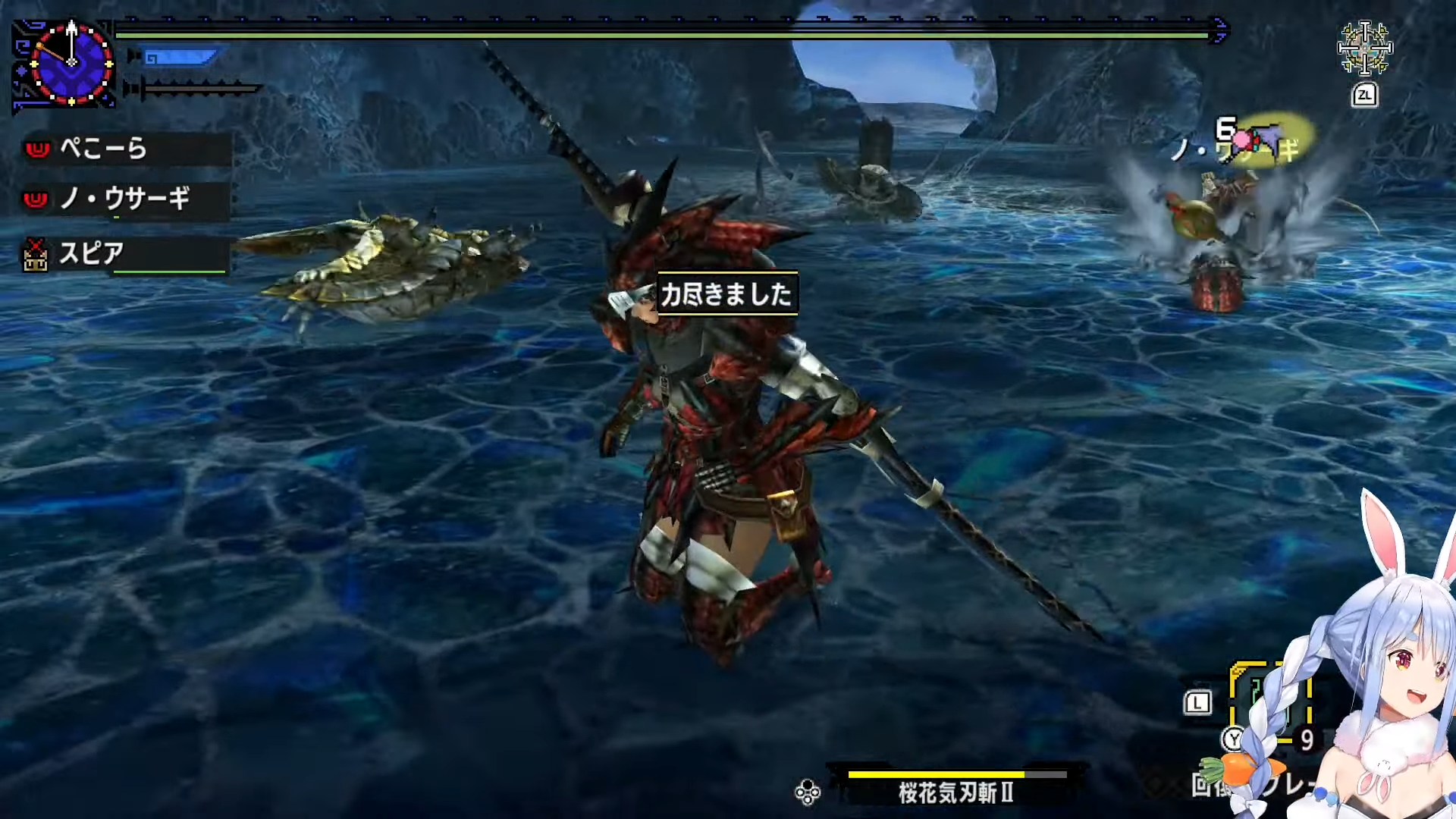Activate the 桜花気刃斬Ⅱ hunter art

[x=955, y=791]
